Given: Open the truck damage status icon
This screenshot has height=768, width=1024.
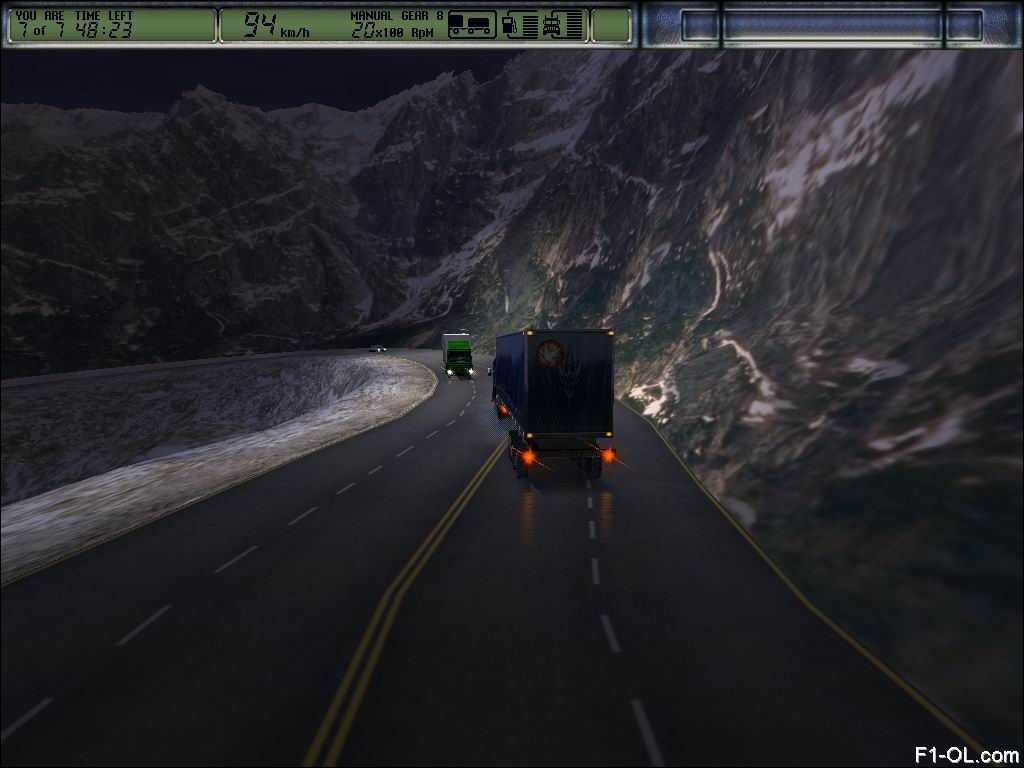Looking at the screenshot, I should [x=552, y=24].
